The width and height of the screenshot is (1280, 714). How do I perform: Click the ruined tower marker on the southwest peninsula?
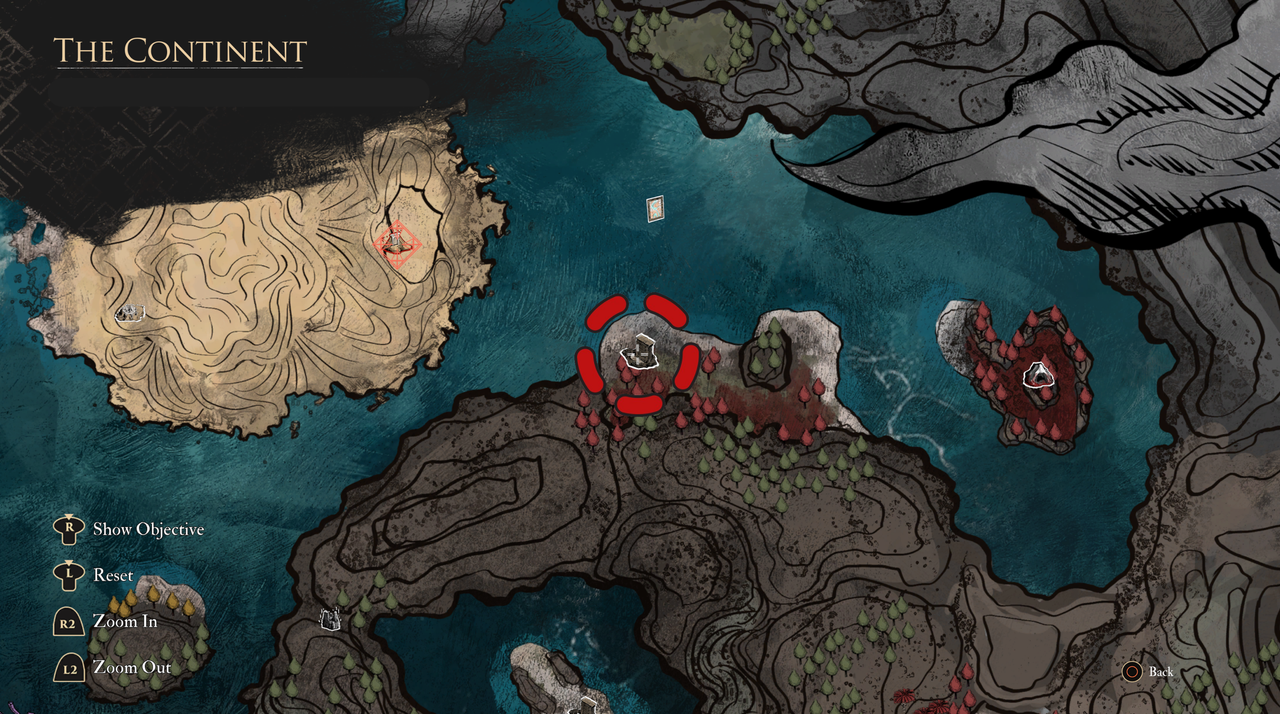pos(329,620)
